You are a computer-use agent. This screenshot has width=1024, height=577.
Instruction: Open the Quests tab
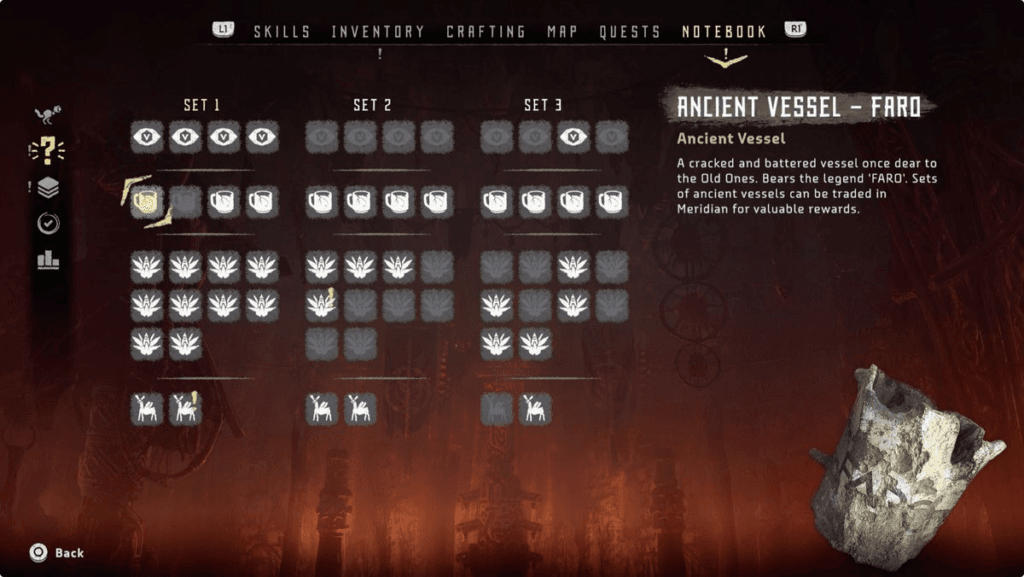(x=630, y=32)
